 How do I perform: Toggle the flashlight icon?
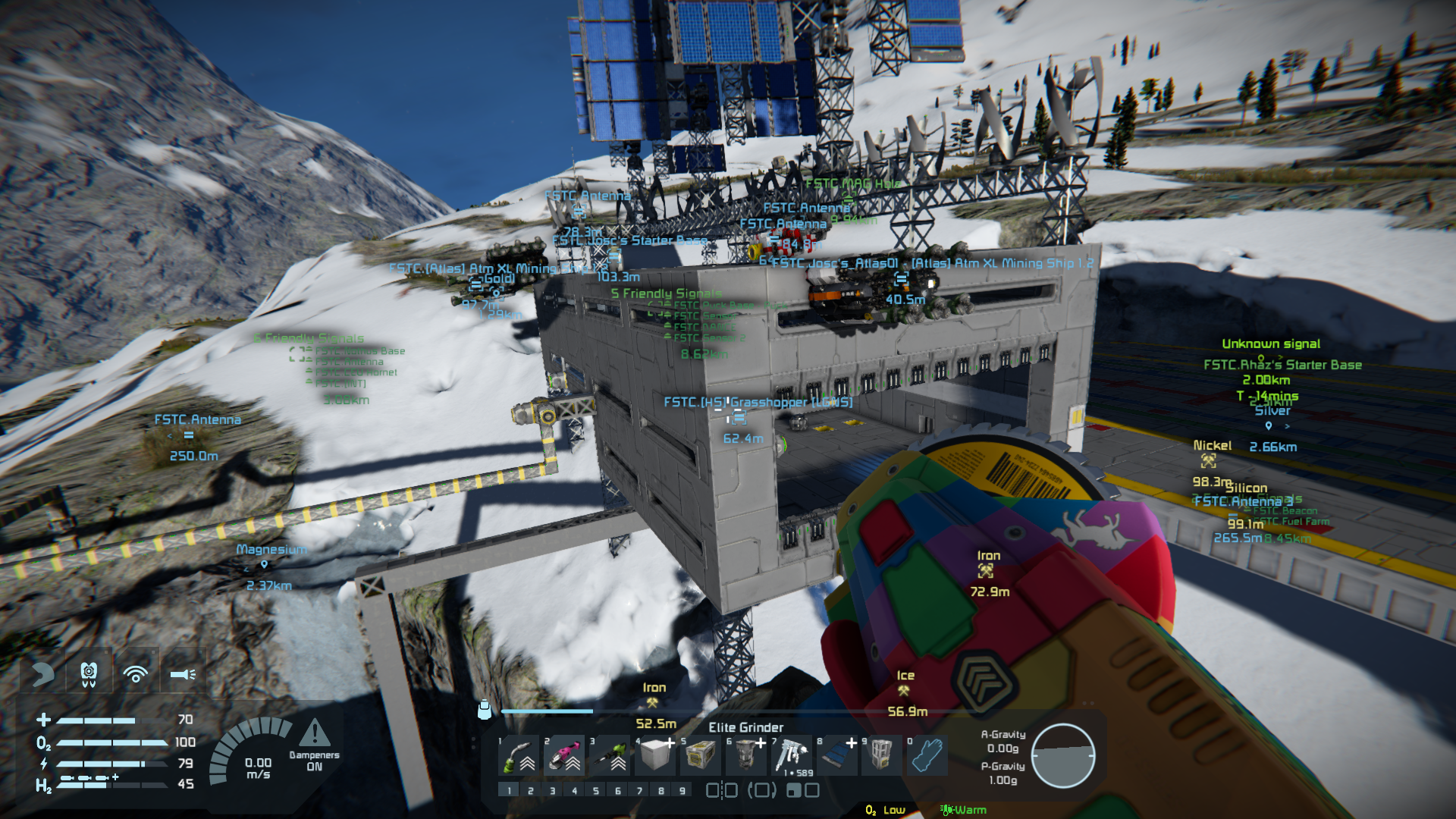[x=183, y=673]
